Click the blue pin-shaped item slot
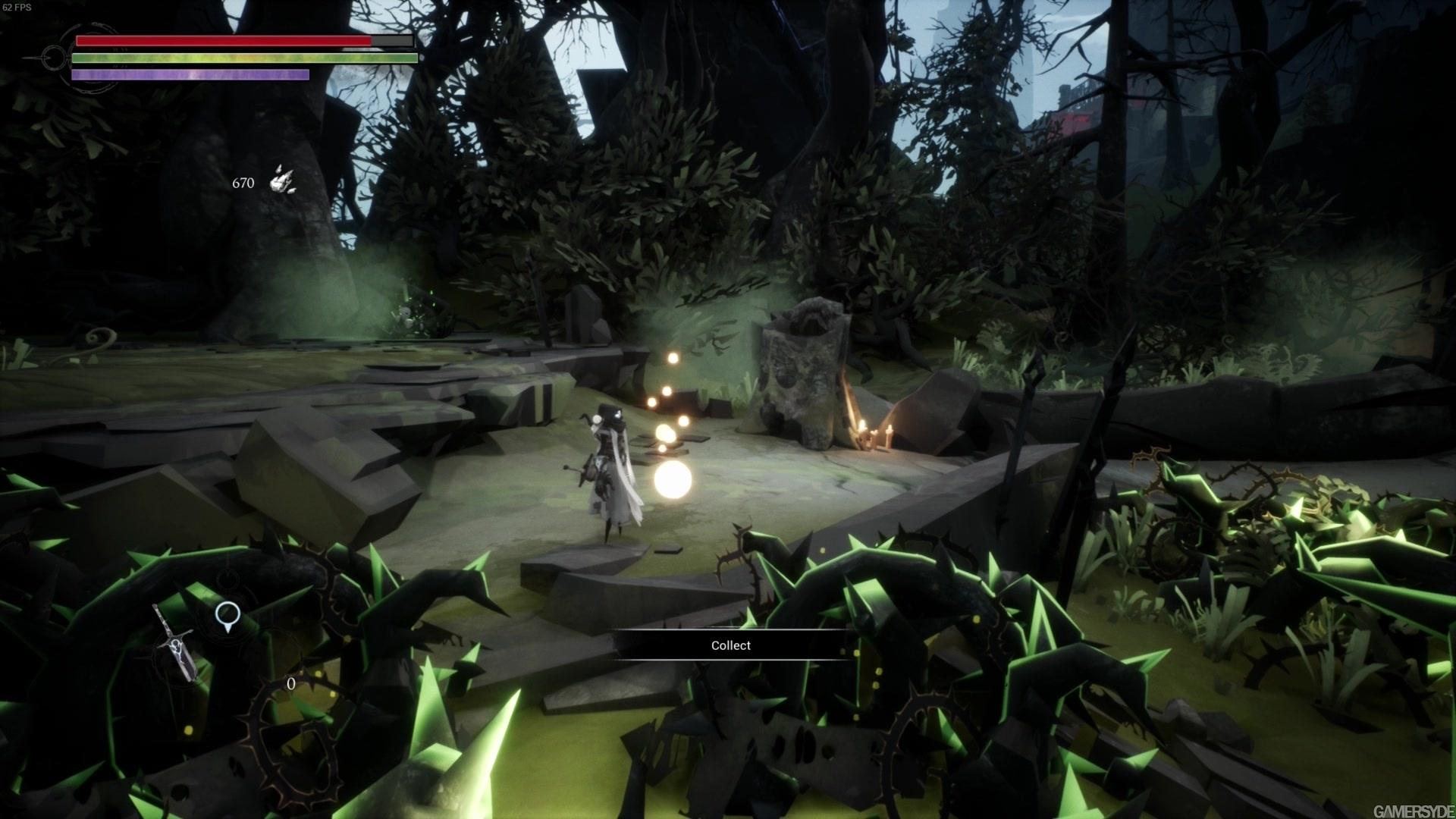The height and width of the screenshot is (819, 1456). point(226,617)
